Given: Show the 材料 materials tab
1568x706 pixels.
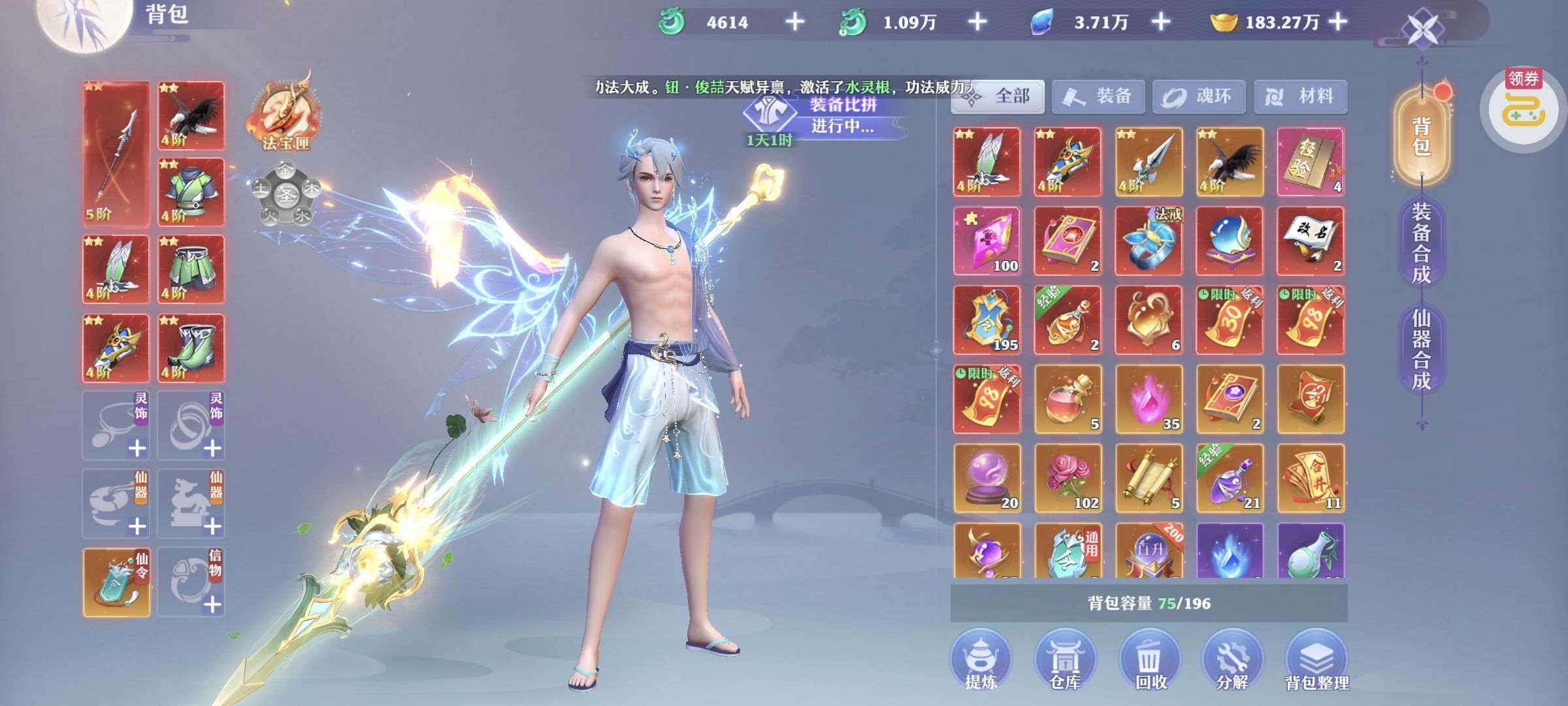Looking at the screenshot, I should [1300, 97].
